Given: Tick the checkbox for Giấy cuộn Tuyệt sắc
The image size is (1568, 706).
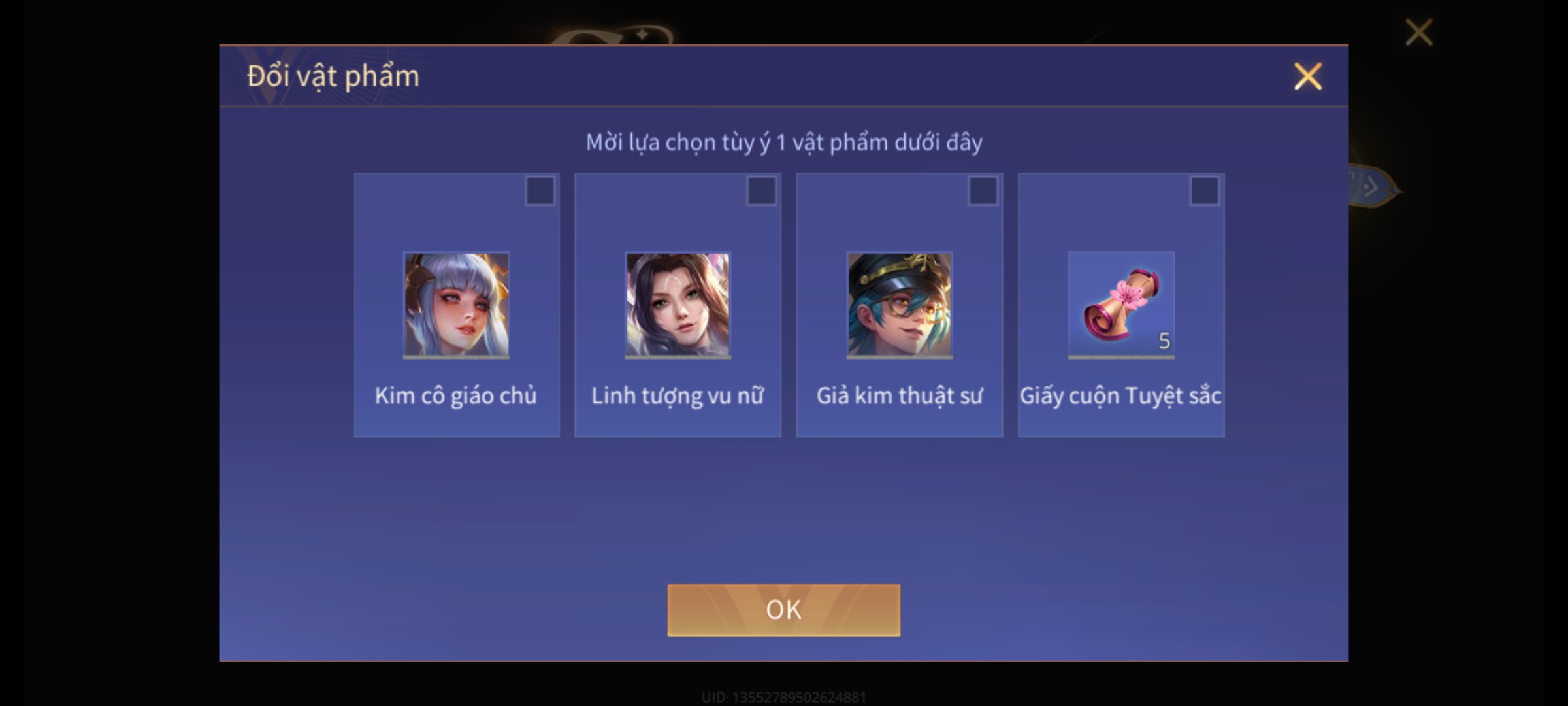Looking at the screenshot, I should coord(1204,191).
